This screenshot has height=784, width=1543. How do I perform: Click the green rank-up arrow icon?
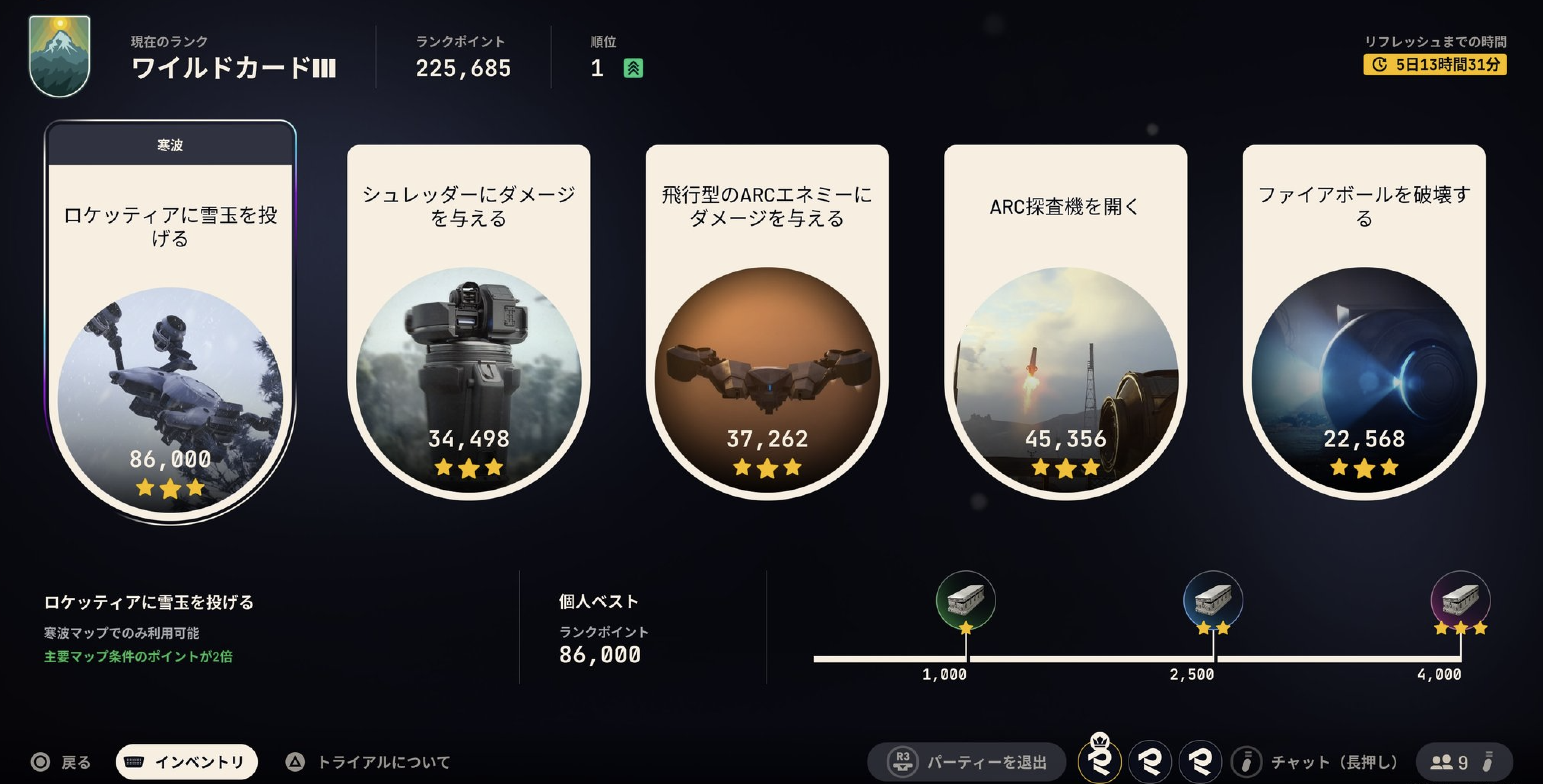pos(633,68)
